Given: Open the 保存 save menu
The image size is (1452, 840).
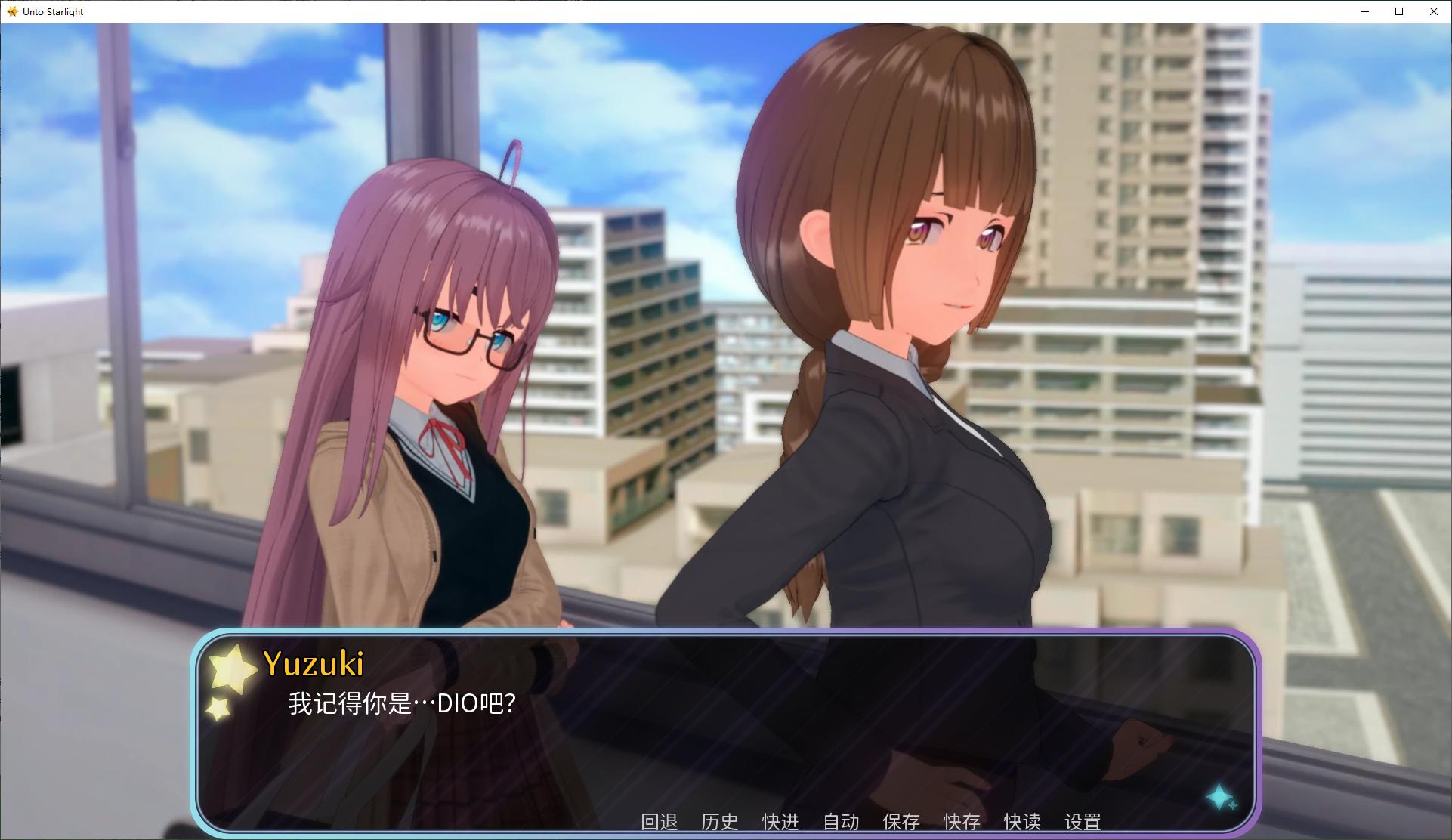Looking at the screenshot, I should coord(901,821).
